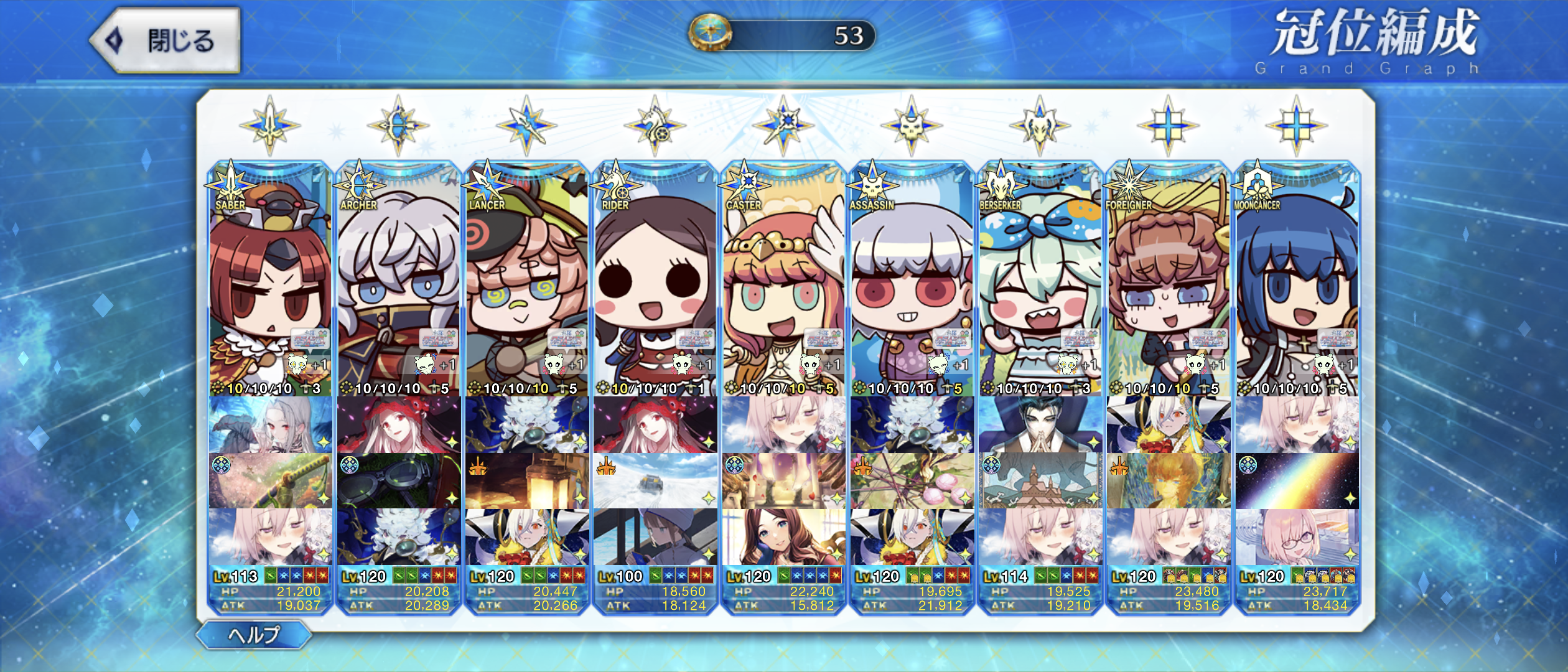Select the SABER servant card
The height and width of the screenshot is (672, 1568).
(x=270, y=280)
